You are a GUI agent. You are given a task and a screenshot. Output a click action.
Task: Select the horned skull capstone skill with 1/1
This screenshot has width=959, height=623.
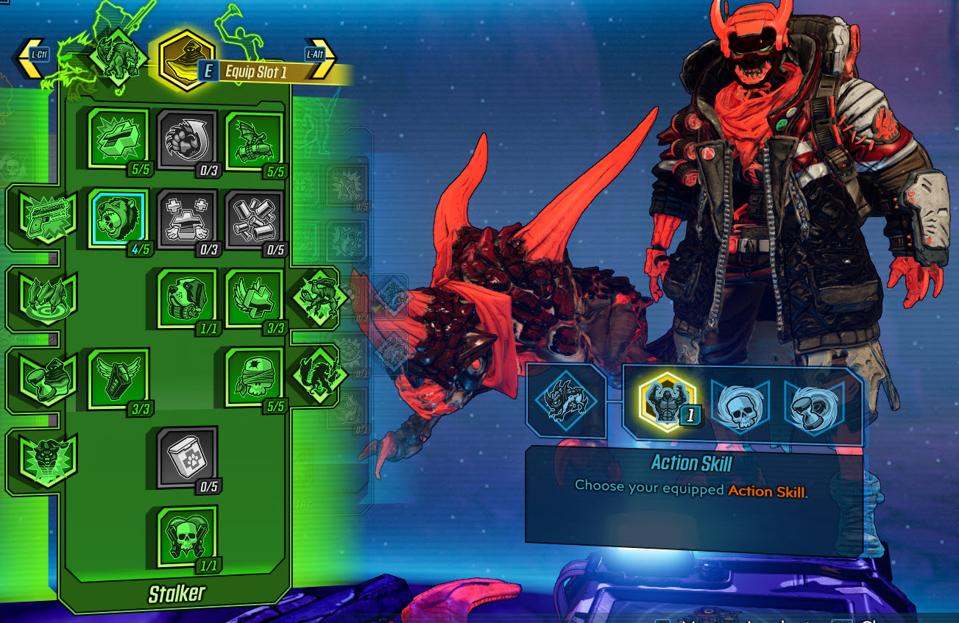[x=188, y=535]
